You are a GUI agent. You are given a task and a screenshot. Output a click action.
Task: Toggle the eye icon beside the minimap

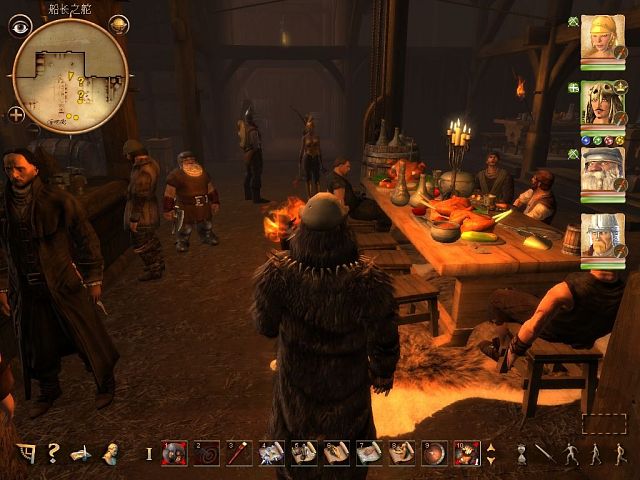20,27
